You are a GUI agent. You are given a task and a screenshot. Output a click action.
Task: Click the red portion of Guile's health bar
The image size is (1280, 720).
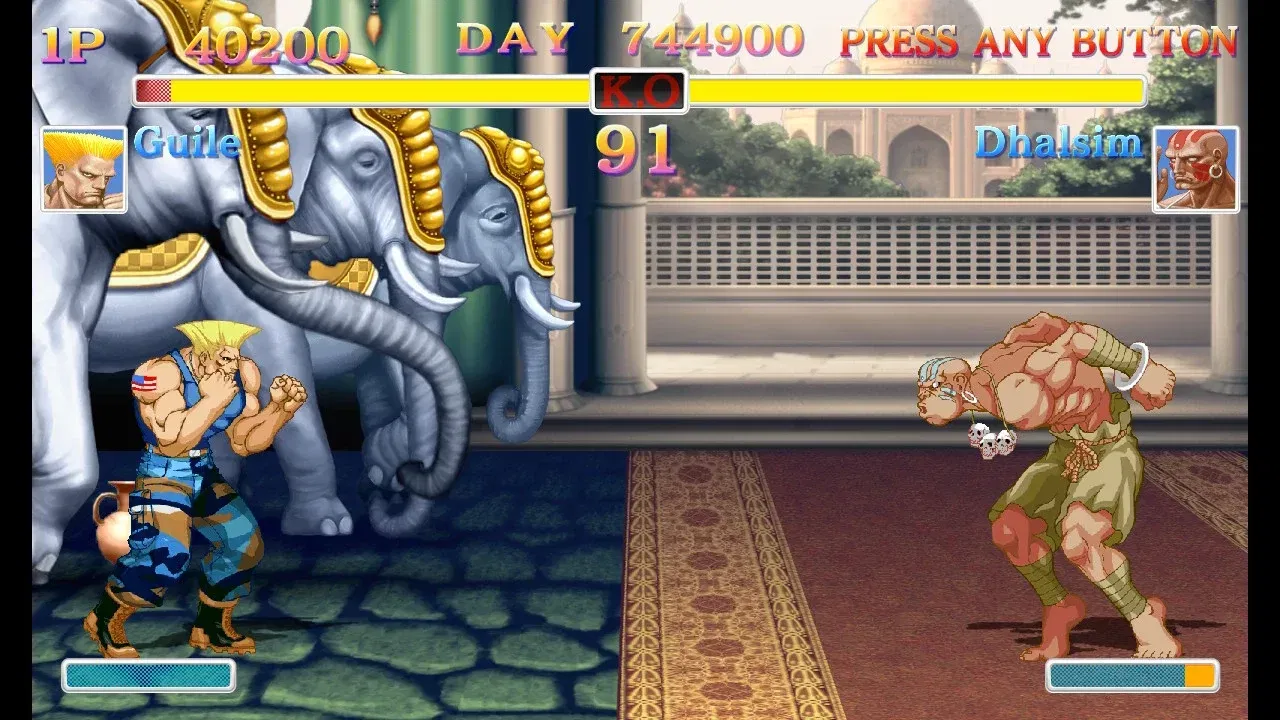click(153, 89)
